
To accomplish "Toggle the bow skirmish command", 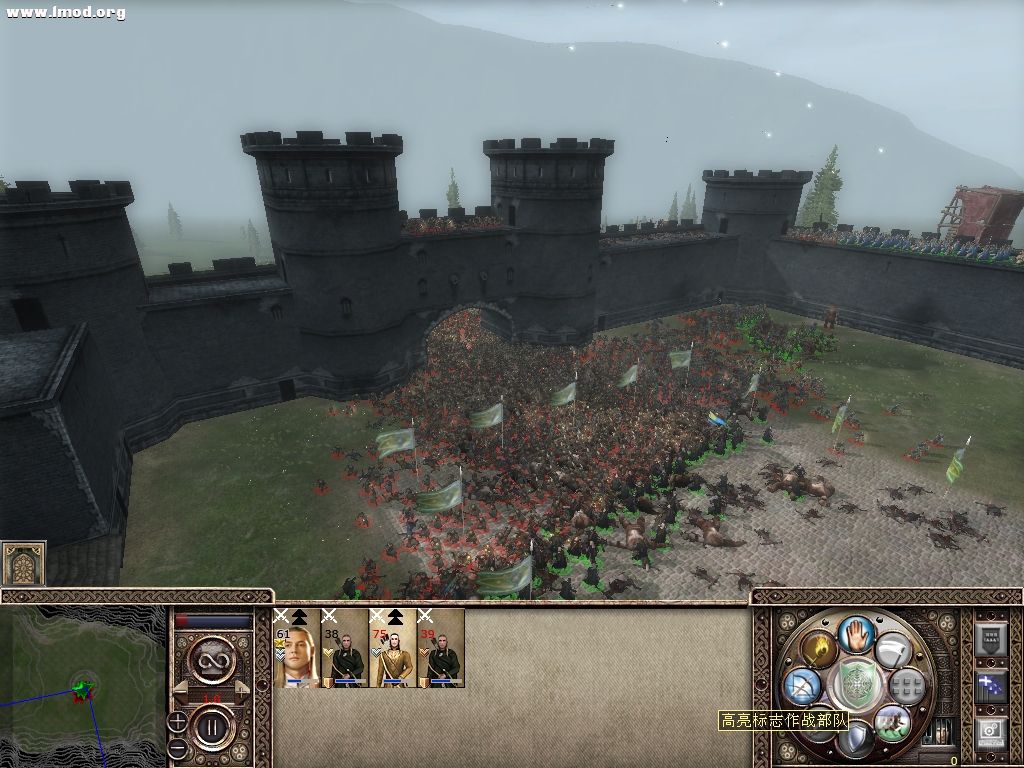I will [x=803, y=686].
